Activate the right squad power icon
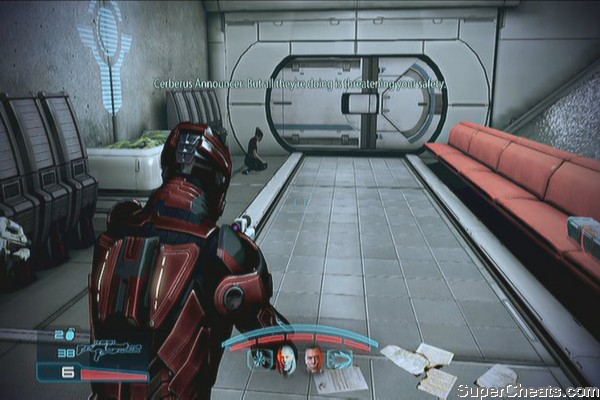600x400 pixels. click(340, 359)
